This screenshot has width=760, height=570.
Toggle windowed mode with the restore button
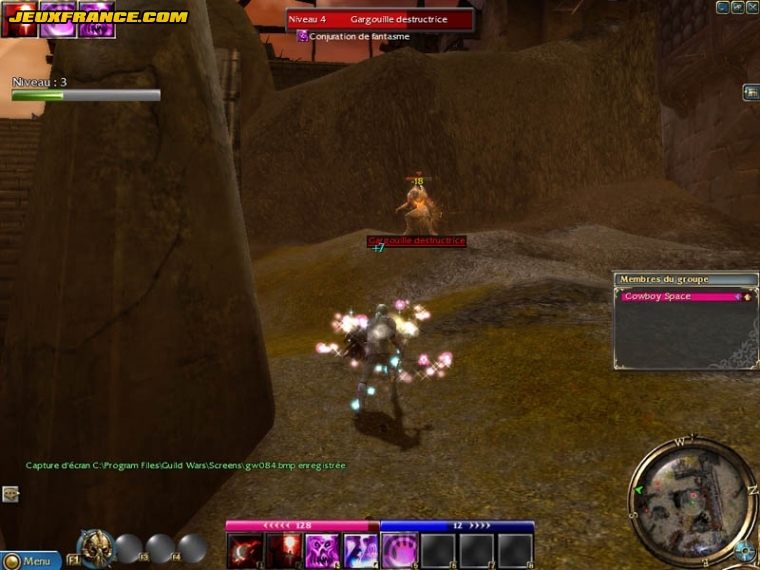738,7
